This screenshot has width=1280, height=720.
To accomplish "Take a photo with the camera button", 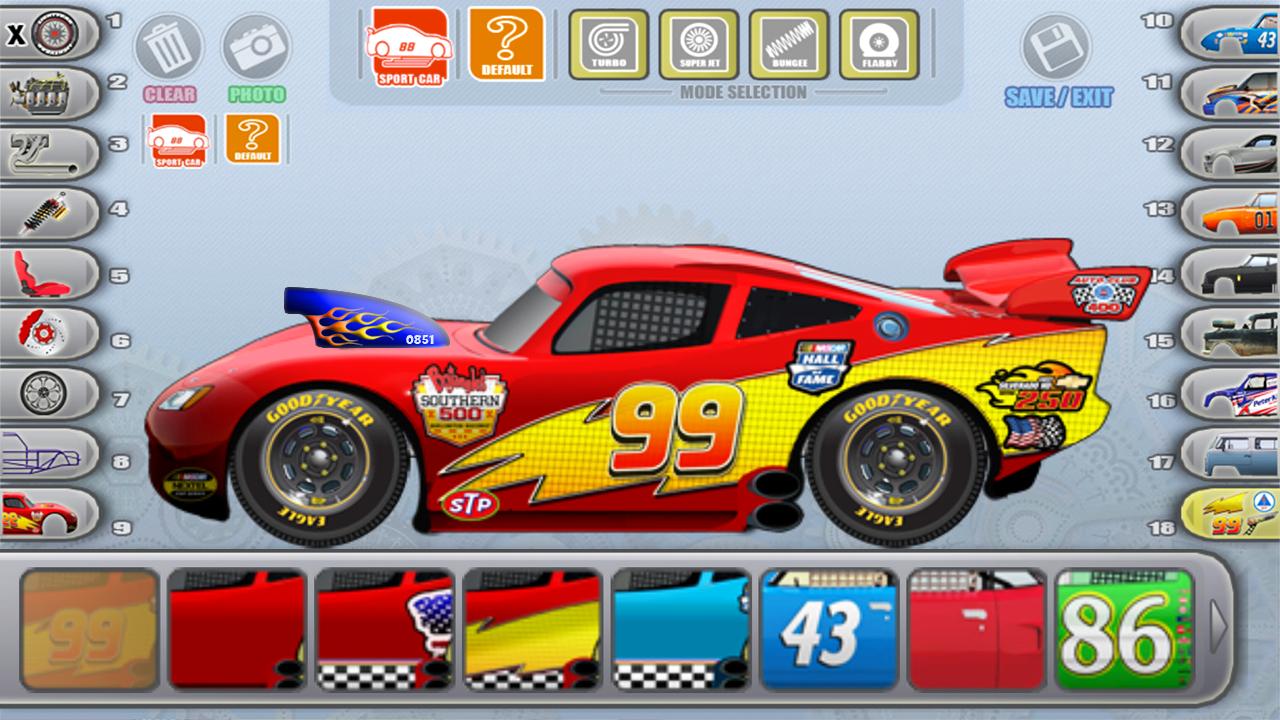I will click(x=256, y=47).
